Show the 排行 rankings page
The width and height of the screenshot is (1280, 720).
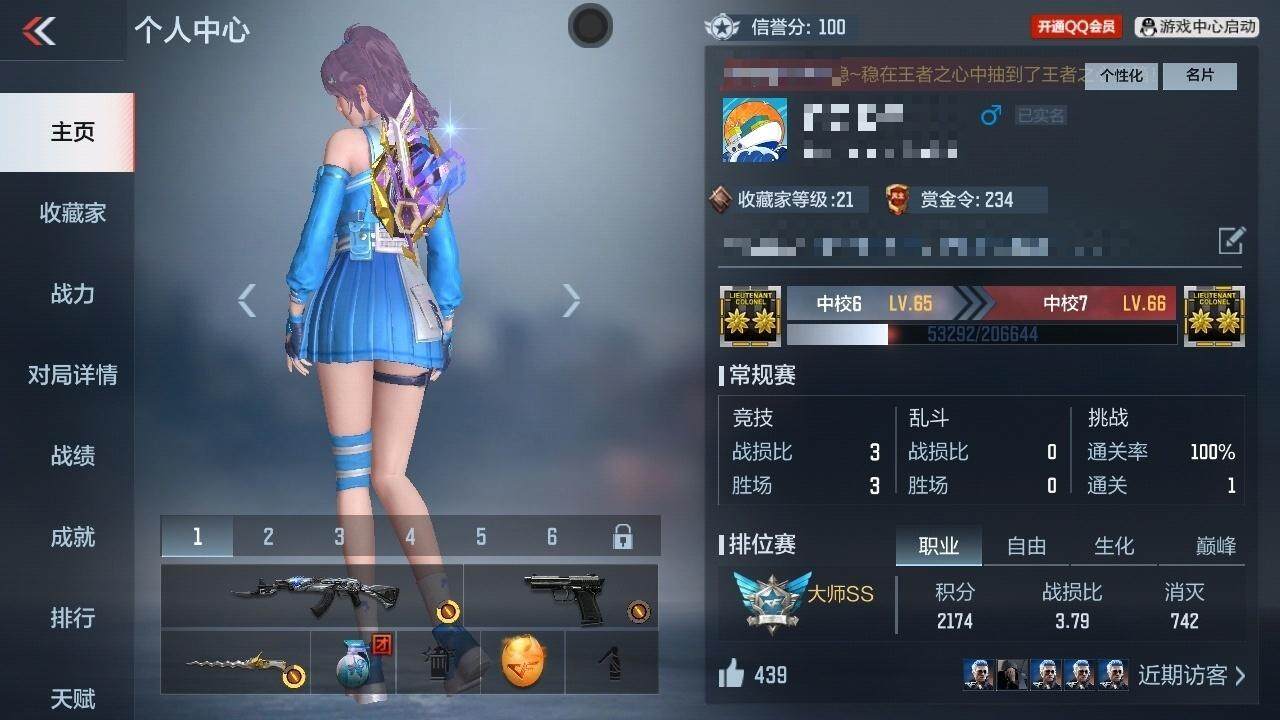[x=72, y=618]
